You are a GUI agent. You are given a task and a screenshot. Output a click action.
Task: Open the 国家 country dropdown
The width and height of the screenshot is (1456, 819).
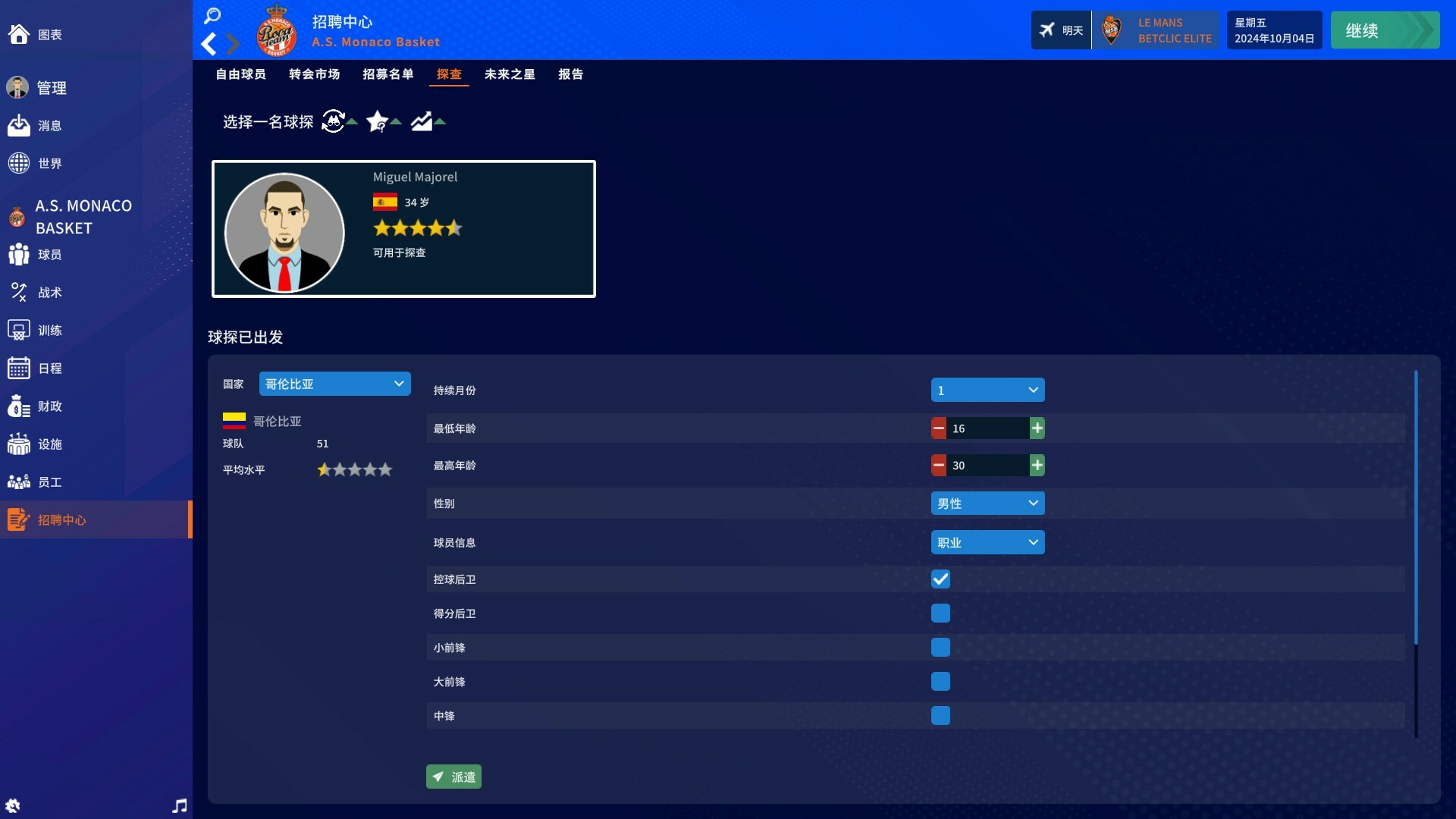(x=334, y=384)
